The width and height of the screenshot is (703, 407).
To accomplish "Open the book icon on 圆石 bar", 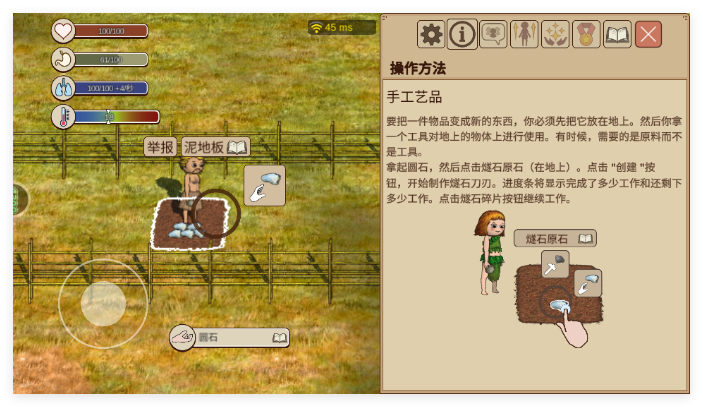I will [x=279, y=338].
